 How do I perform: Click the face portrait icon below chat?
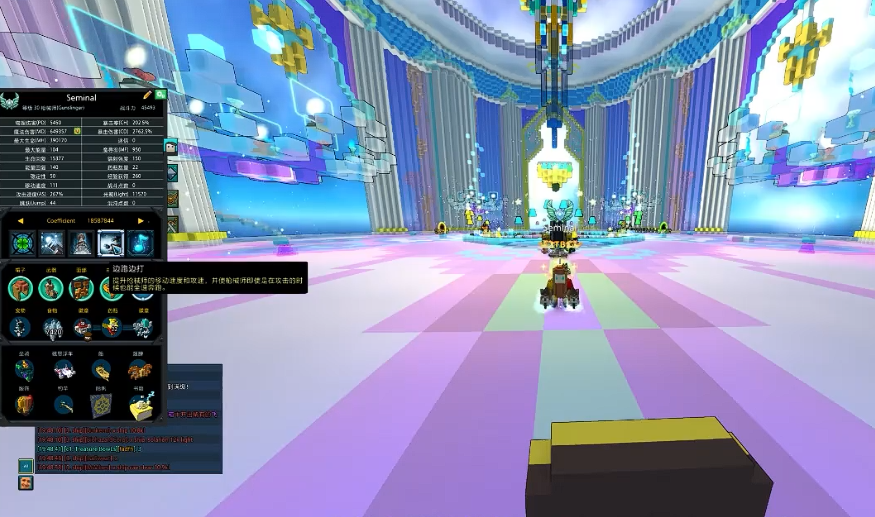point(25,483)
